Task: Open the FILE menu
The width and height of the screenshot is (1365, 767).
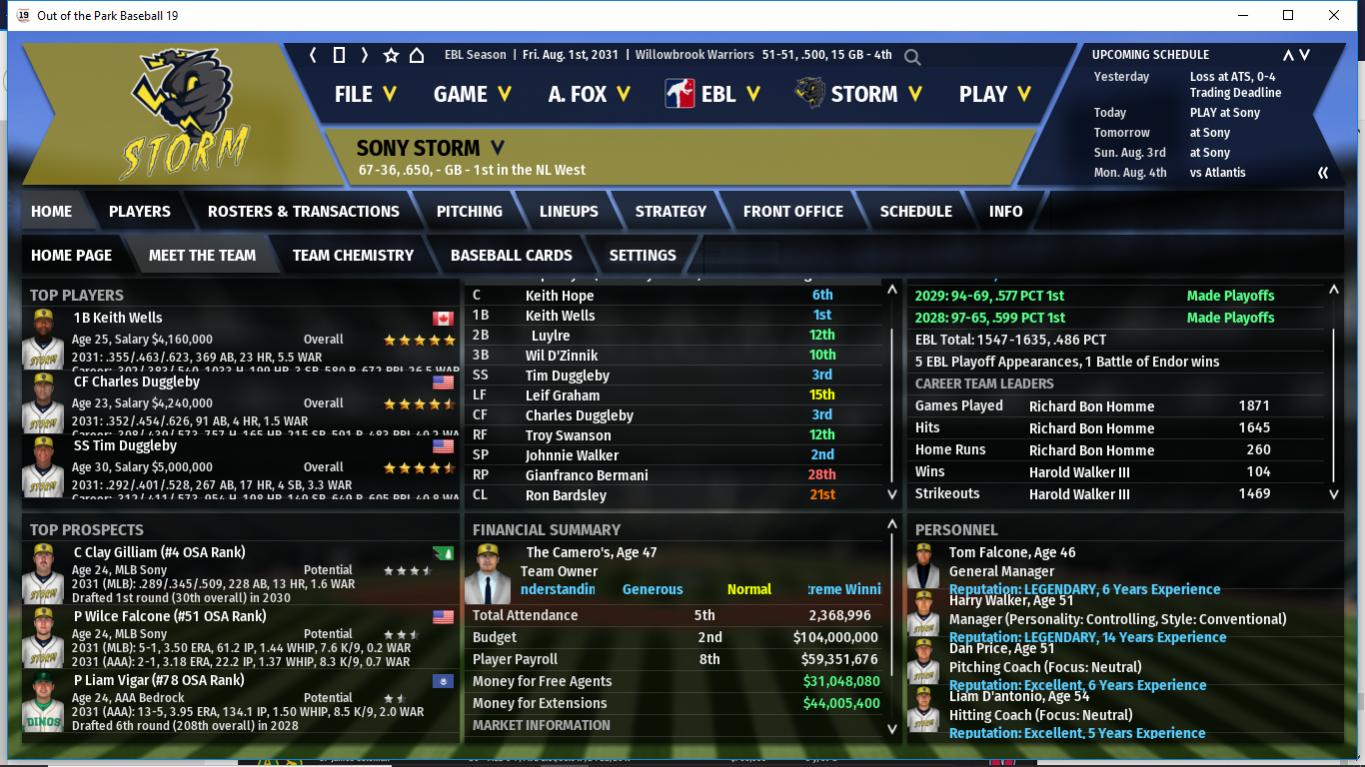Action: (x=365, y=94)
